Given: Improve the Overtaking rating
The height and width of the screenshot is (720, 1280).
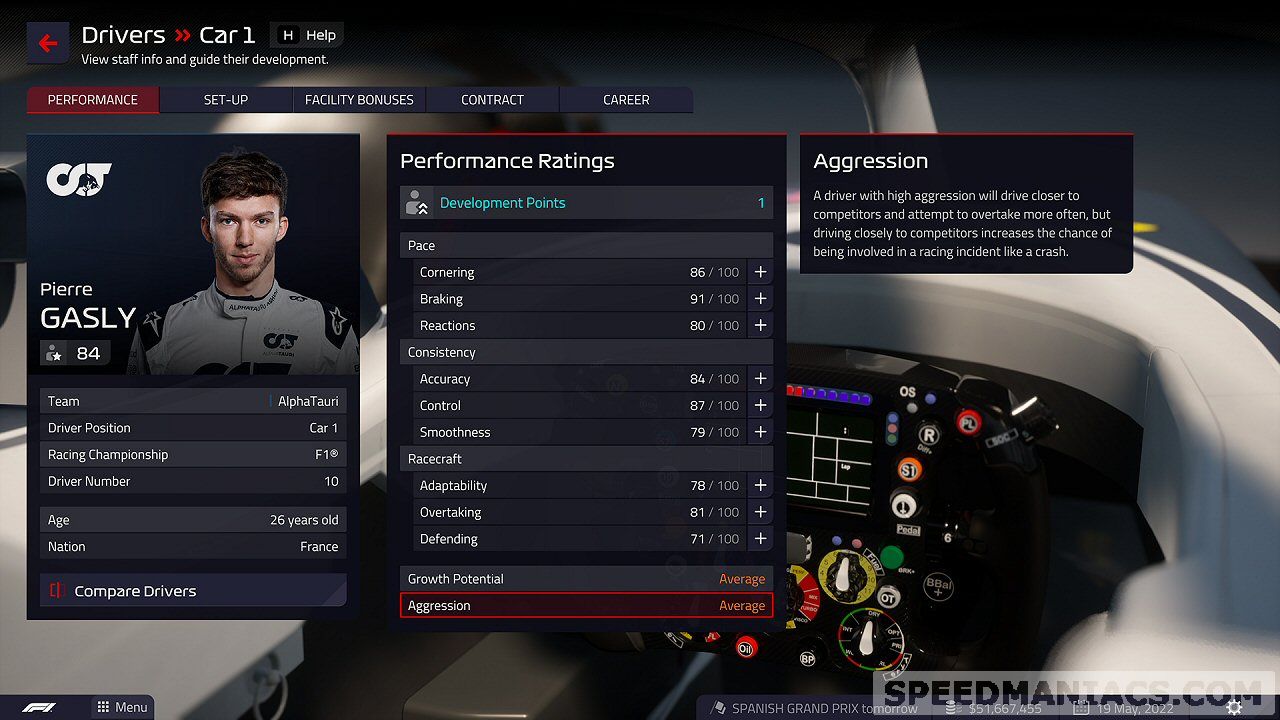Looking at the screenshot, I should (760, 512).
